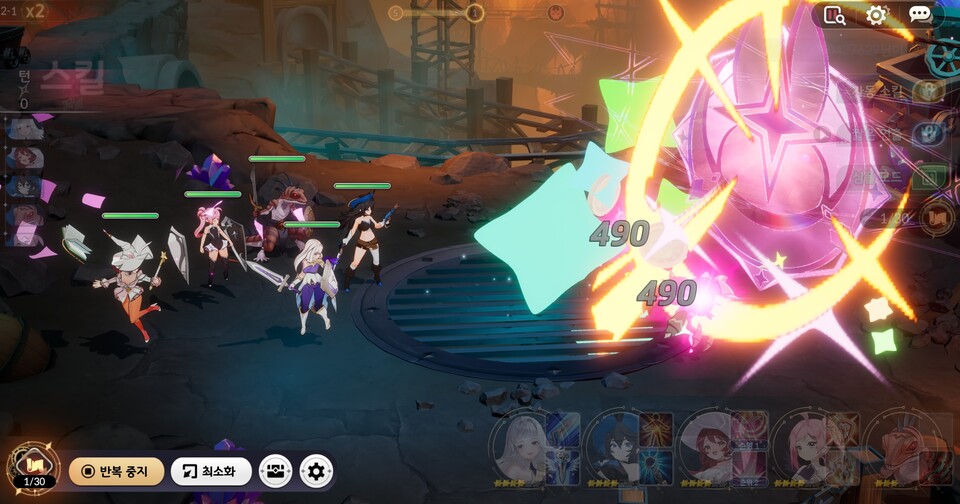Toggle the auto skill (자동 스킬) option

click(928, 91)
